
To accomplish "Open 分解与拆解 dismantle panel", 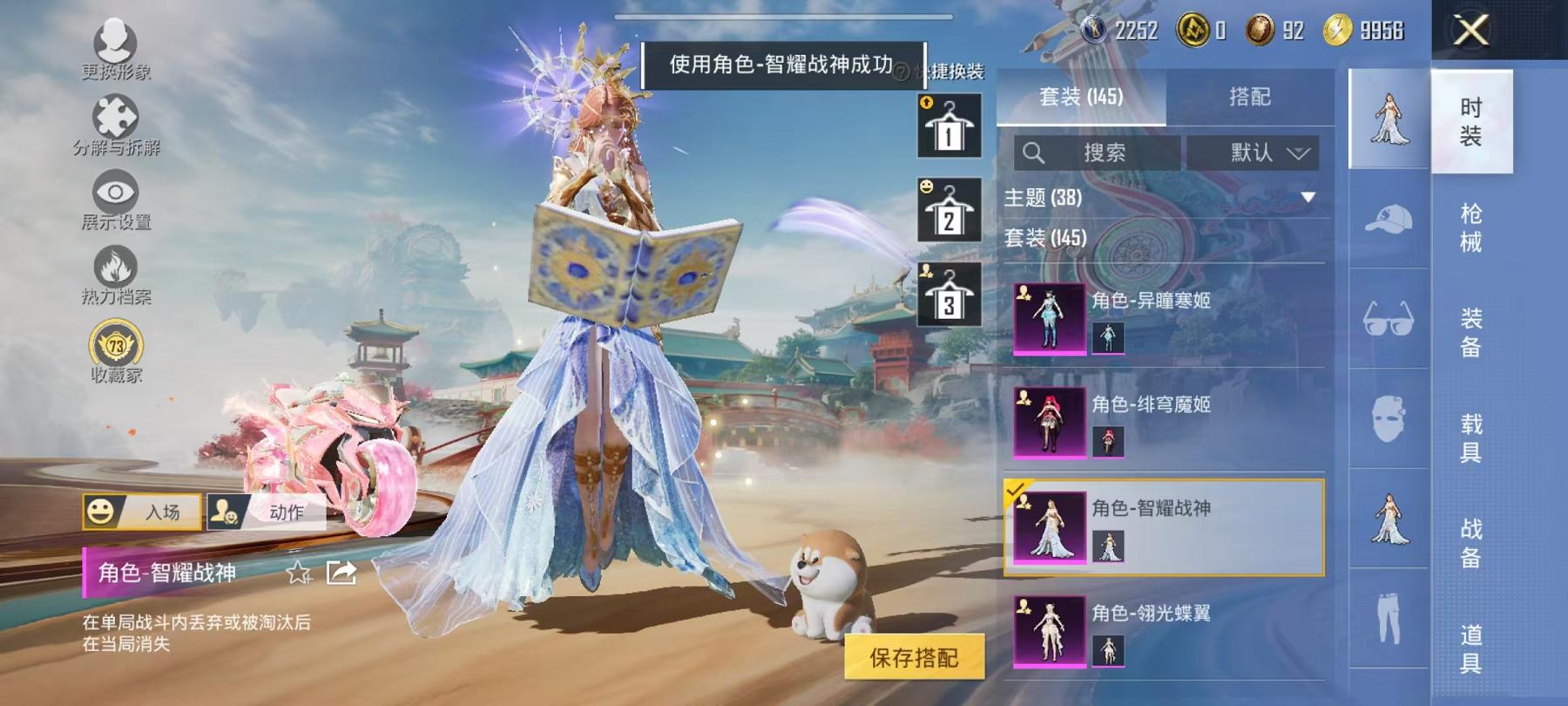I will tap(117, 118).
